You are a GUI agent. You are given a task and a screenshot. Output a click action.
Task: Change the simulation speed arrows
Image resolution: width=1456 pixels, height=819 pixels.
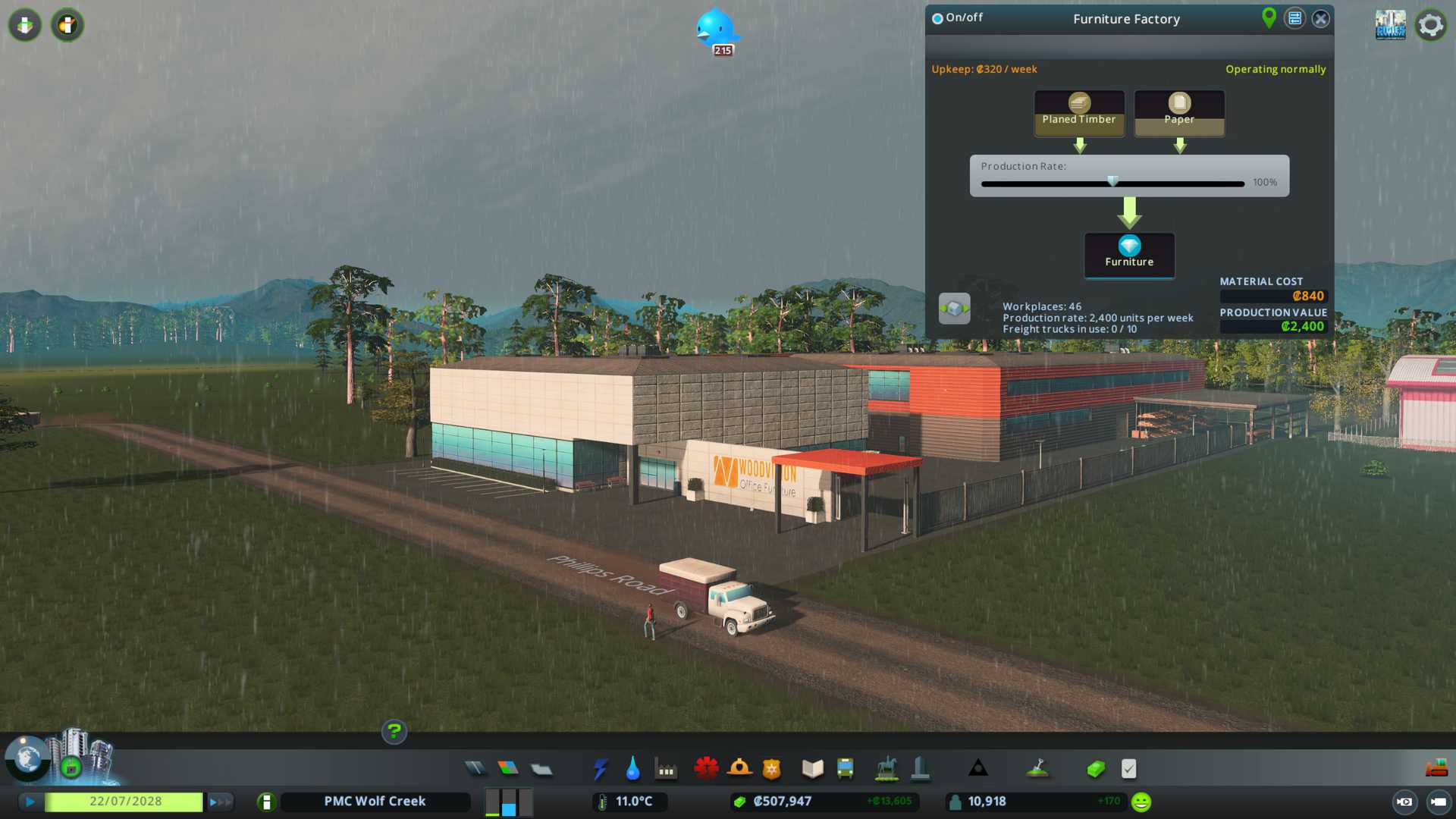220,802
